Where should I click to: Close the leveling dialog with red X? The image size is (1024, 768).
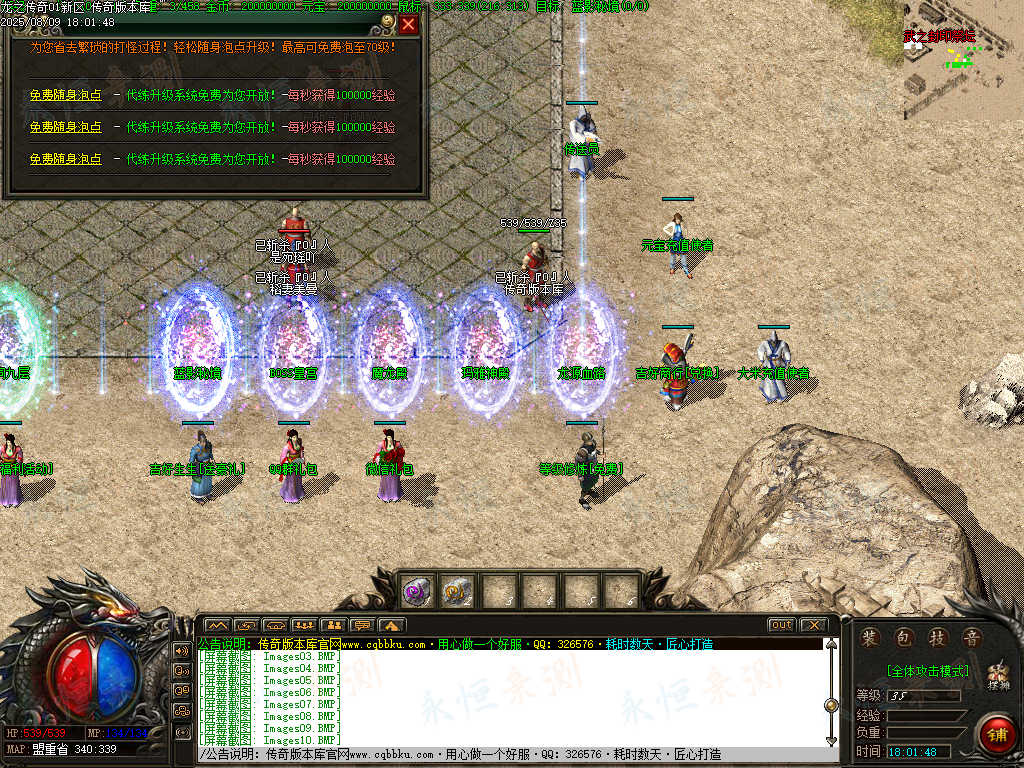pyautogui.click(x=408, y=24)
